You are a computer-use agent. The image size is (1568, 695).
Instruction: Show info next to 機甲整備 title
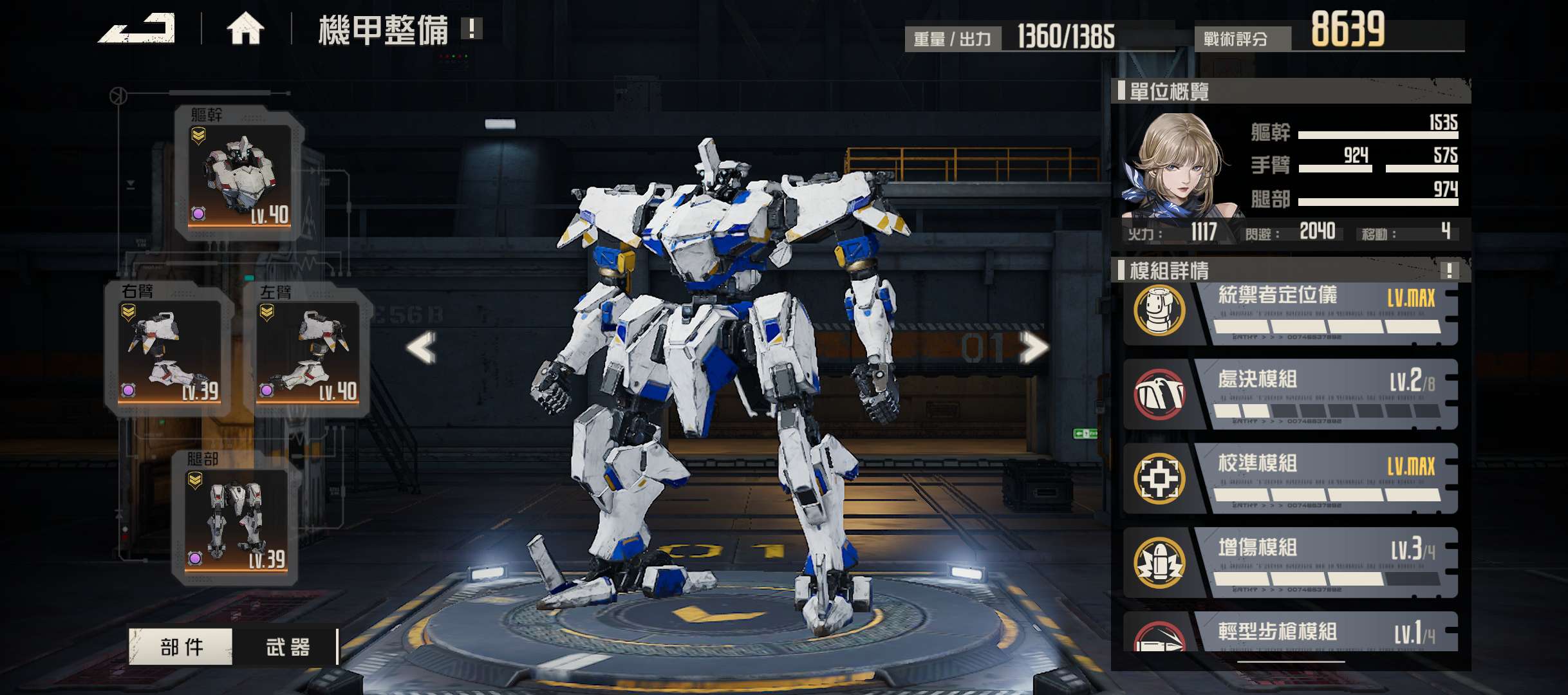pos(472,28)
